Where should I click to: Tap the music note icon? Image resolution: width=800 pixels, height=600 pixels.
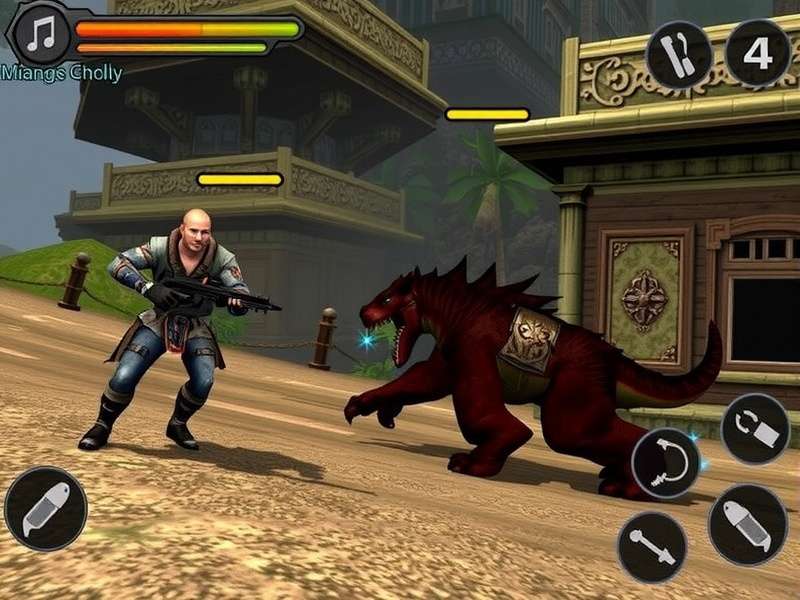[x=41, y=33]
